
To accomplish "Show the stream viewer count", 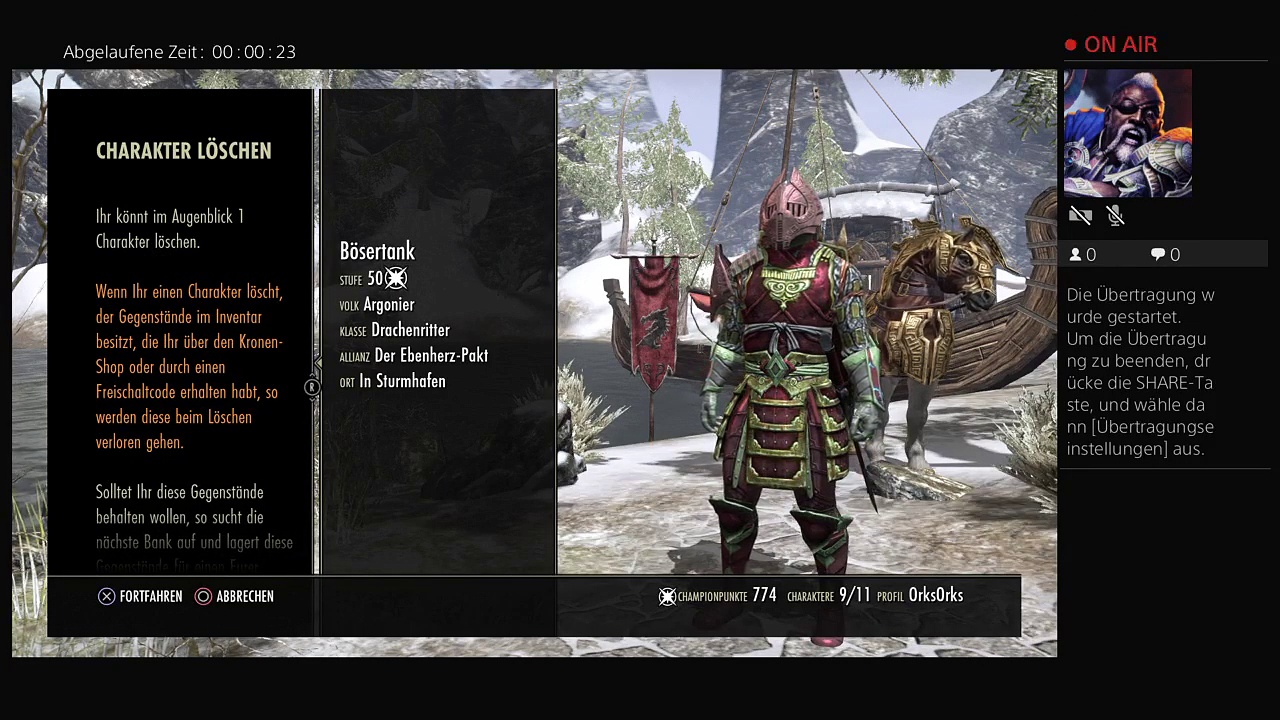I will pyautogui.click(x=1083, y=255).
